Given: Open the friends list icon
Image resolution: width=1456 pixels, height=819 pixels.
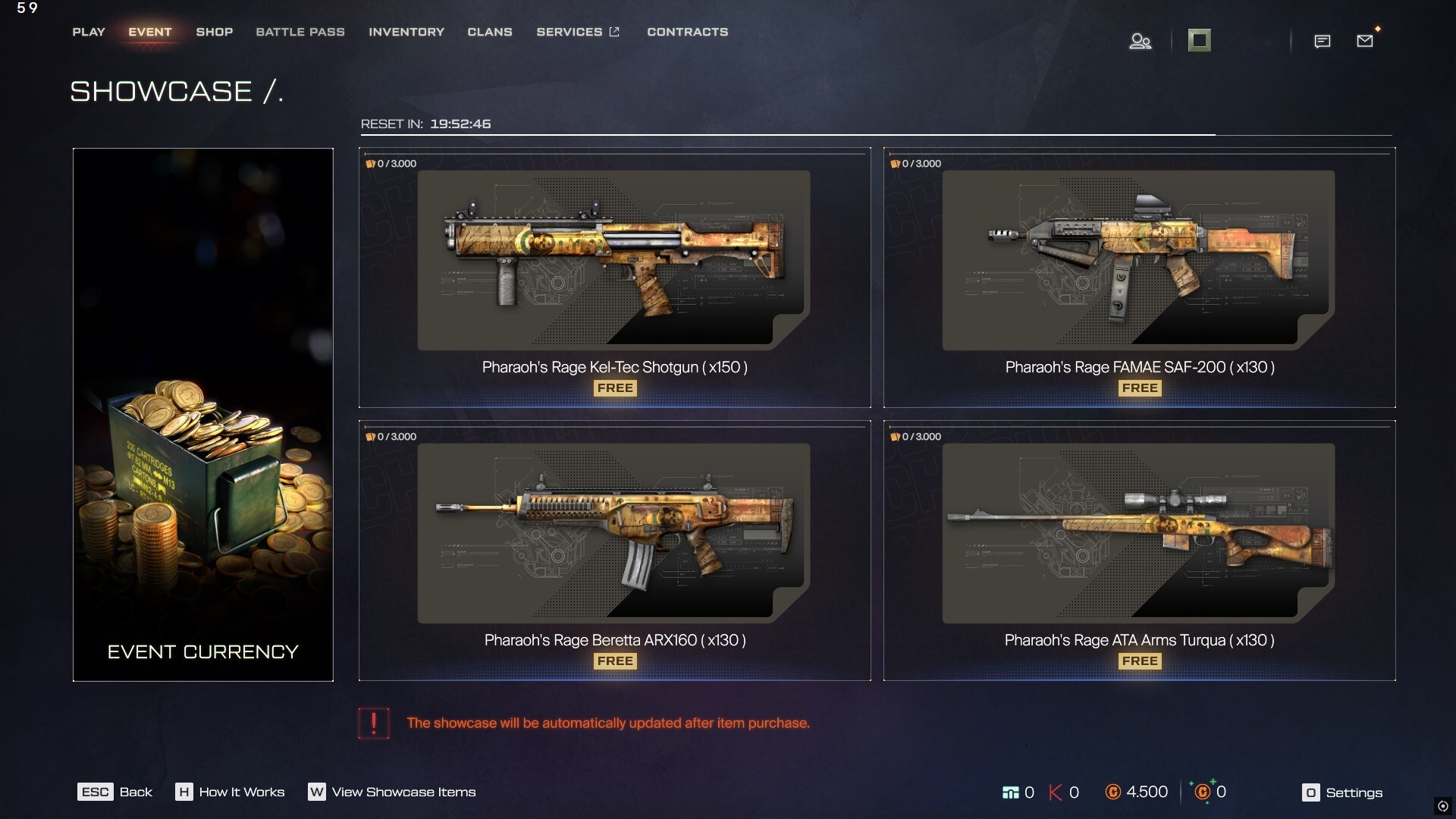Looking at the screenshot, I should (1140, 41).
